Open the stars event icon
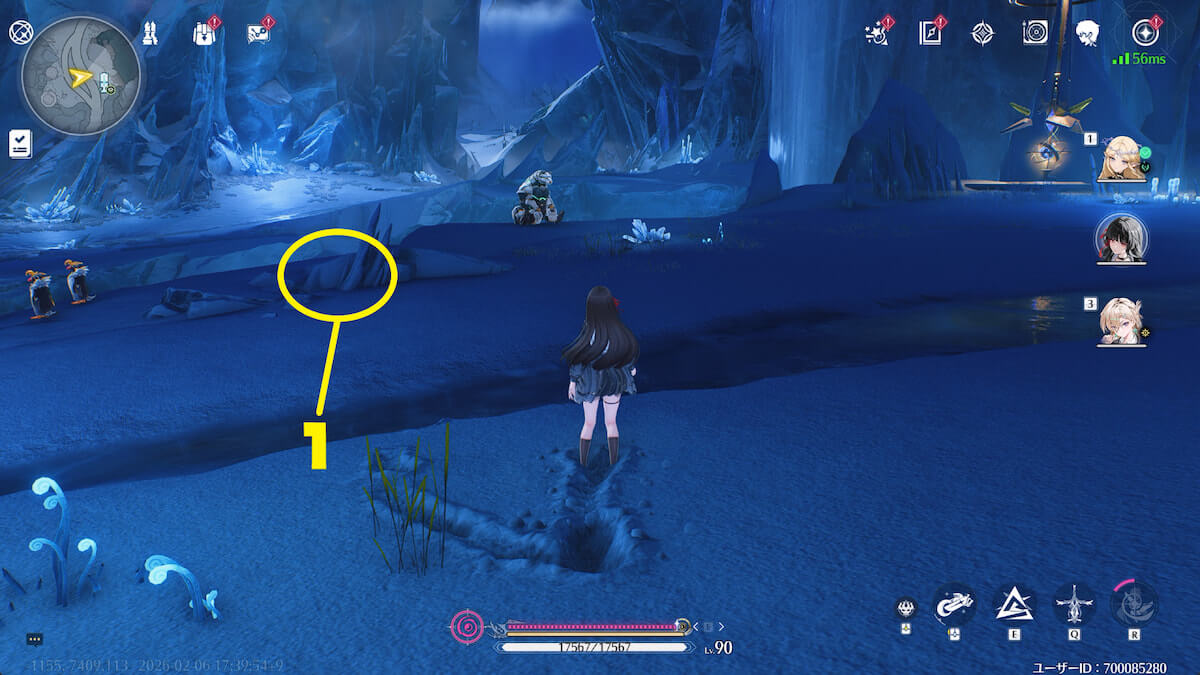Viewport: 1200px width, 675px height. point(878,33)
